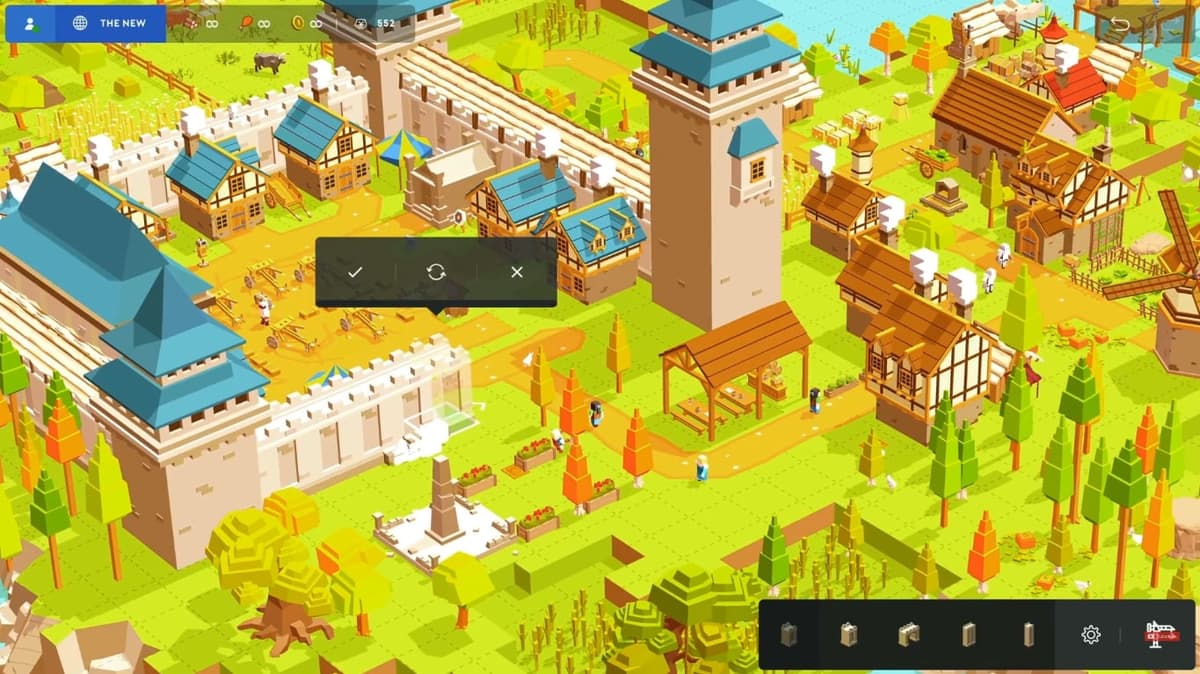This screenshot has height=674, width=1200.
Task: Open settings via the gear icon
Action: tap(1090, 634)
